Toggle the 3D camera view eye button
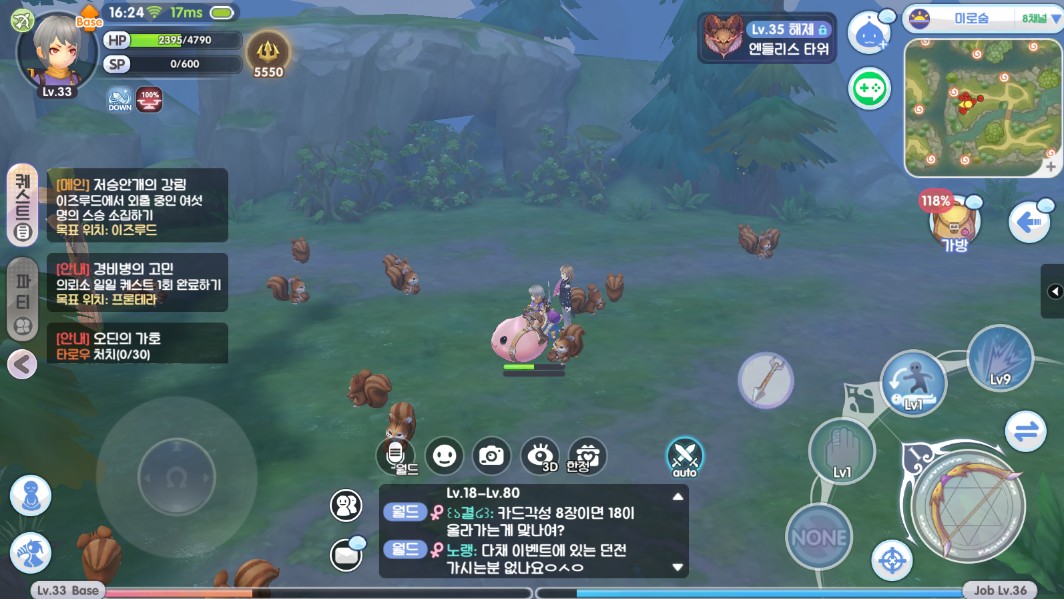The image size is (1064, 599). 540,456
